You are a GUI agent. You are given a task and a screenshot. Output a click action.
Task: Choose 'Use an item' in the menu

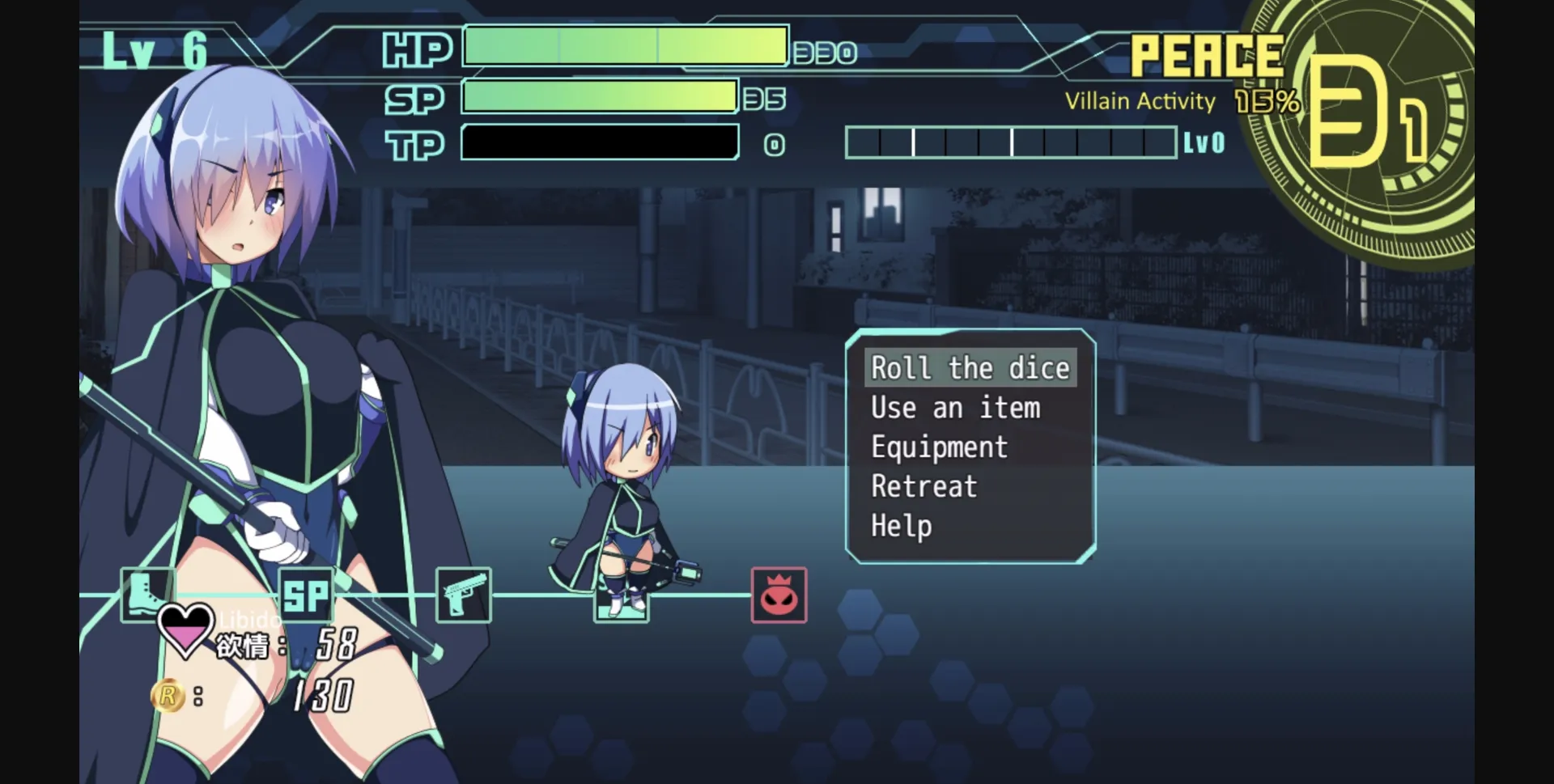tap(955, 408)
